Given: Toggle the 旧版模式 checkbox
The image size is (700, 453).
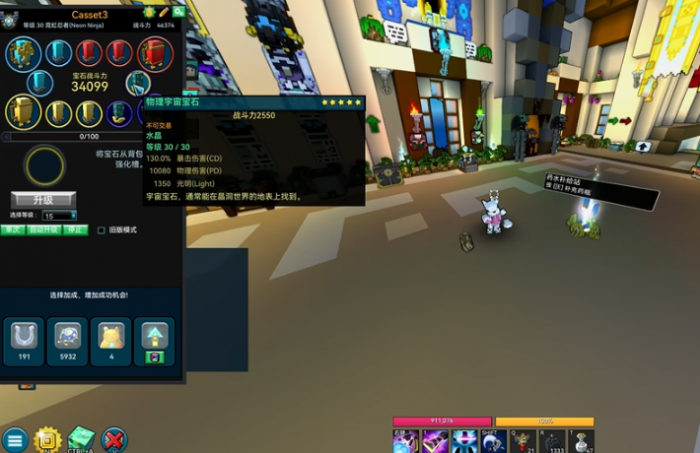Looking at the screenshot, I should (101, 230).
